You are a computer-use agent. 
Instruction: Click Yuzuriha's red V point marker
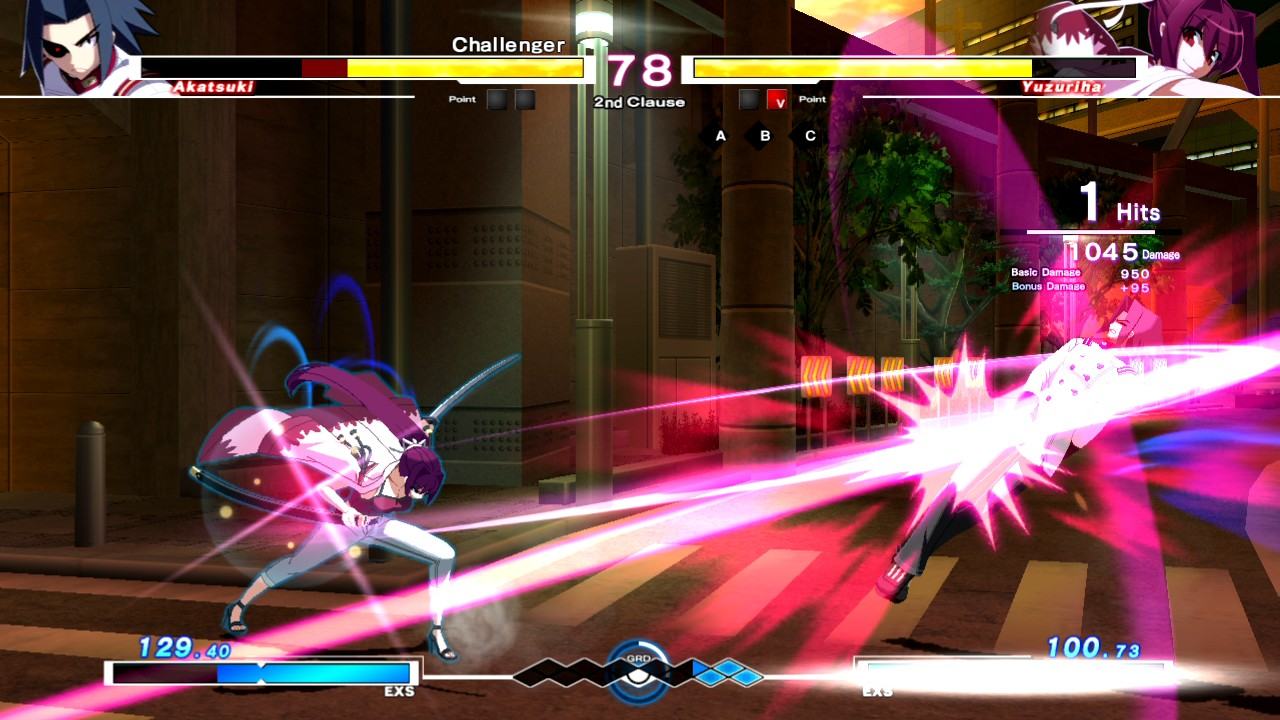777,100
